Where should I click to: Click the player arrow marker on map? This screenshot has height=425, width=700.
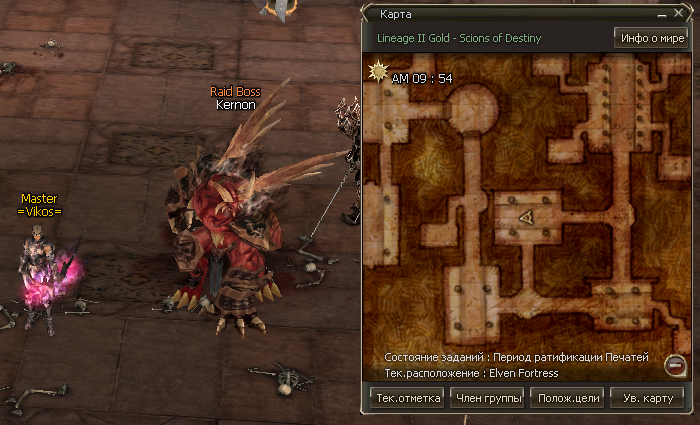(526, 217)
